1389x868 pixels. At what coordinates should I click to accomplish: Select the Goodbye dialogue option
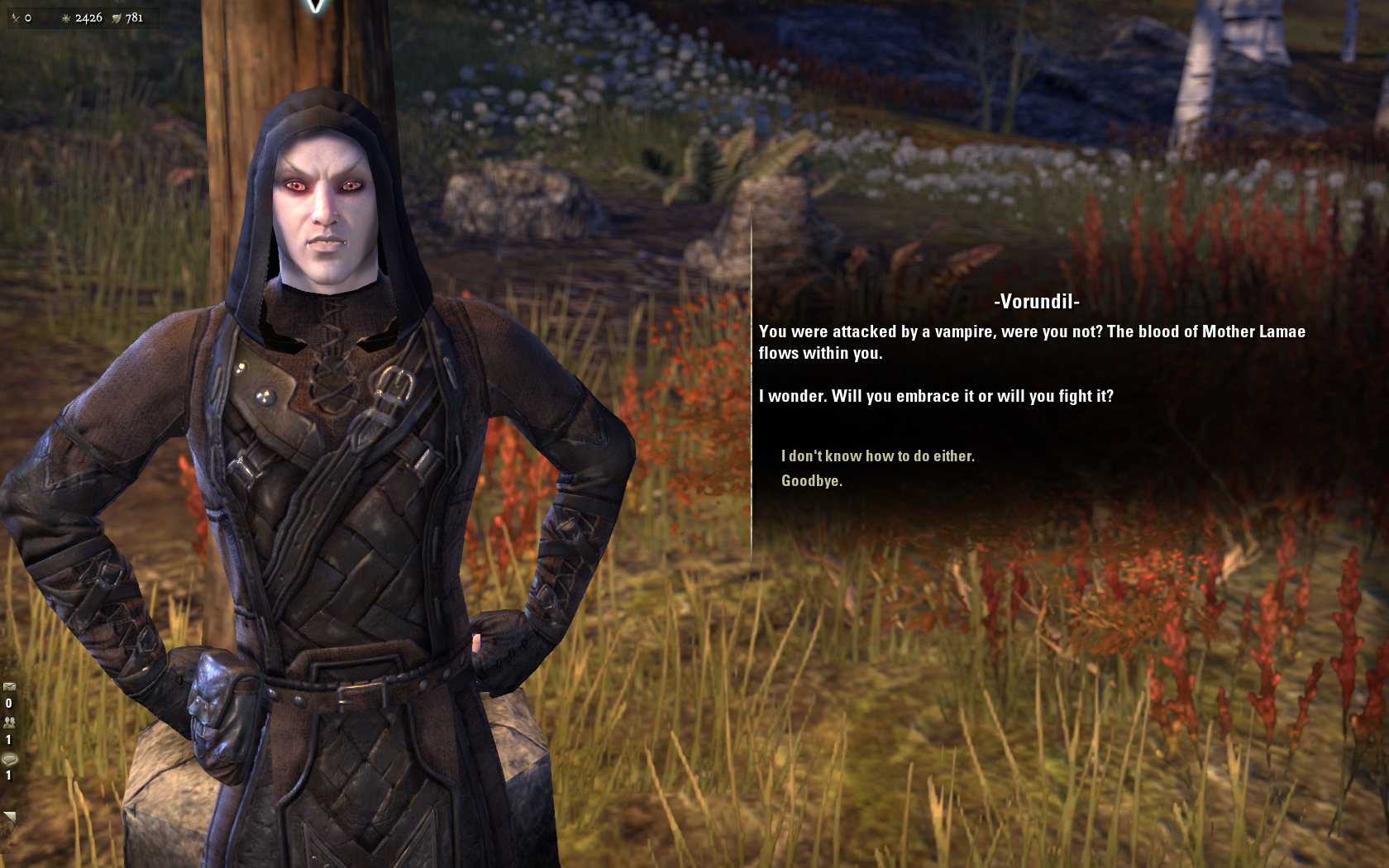[x=811, y=481]
